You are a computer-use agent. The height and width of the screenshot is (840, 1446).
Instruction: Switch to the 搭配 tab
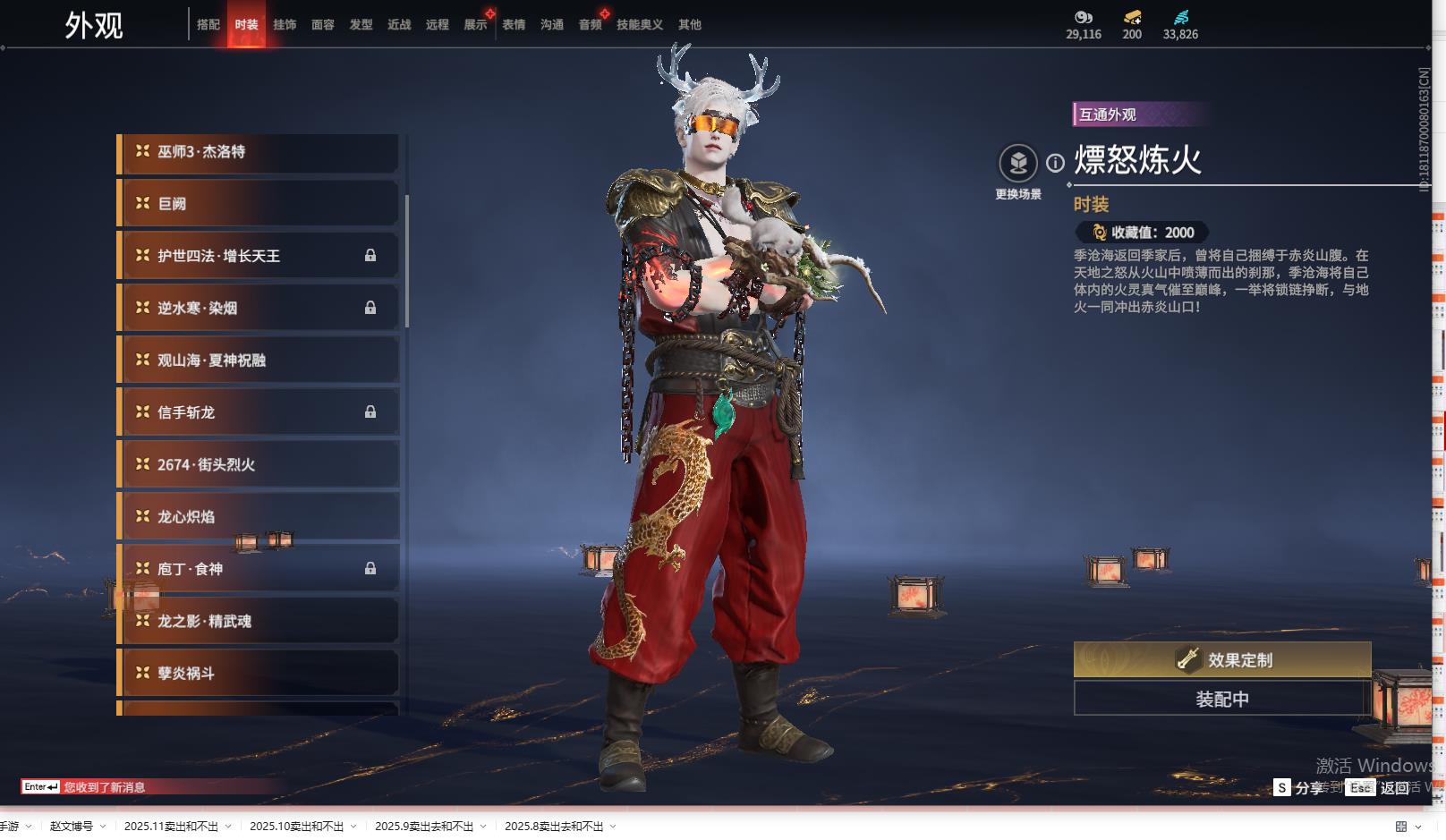tap(208, 25)
